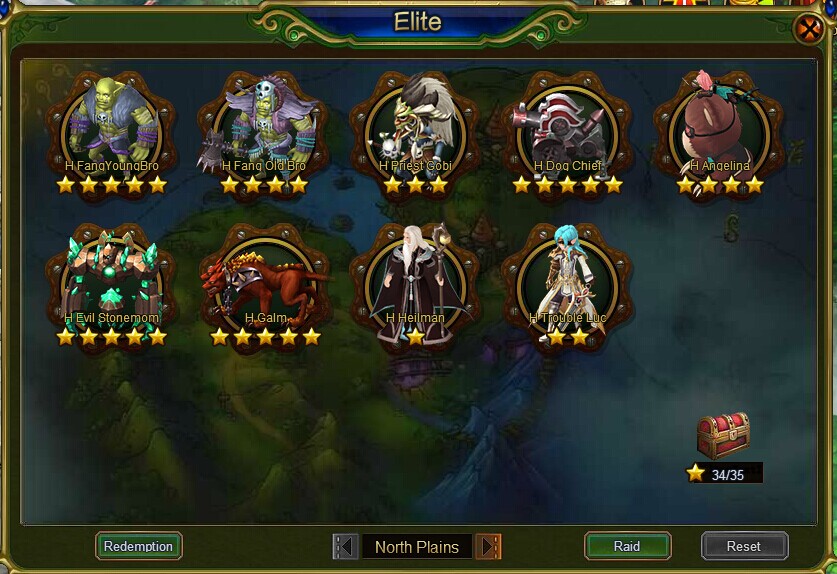Choose the H Fang Old Bro portrait
837x574 pixels.
tap(262, 125)
